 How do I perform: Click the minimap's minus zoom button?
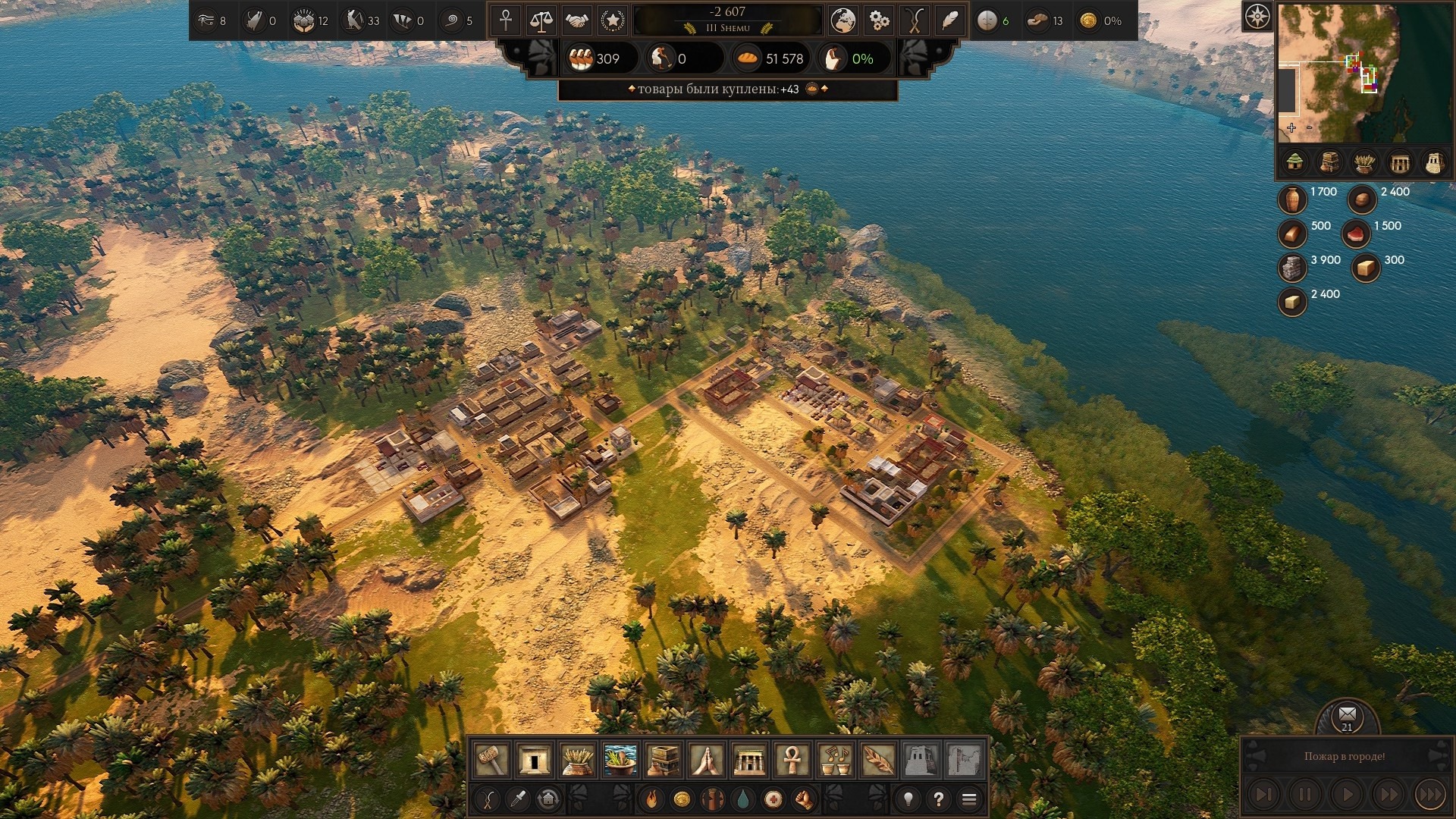pos(1310,127)
